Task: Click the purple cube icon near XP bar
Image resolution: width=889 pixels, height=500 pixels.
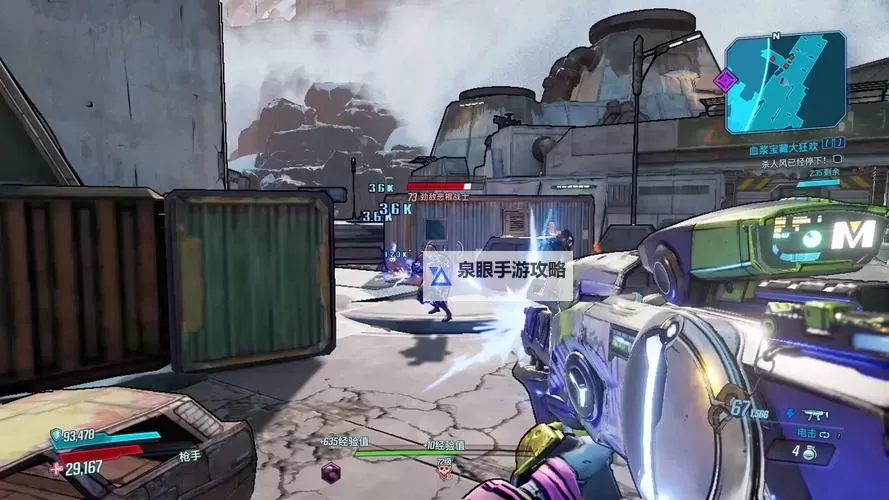Action: 331,471
